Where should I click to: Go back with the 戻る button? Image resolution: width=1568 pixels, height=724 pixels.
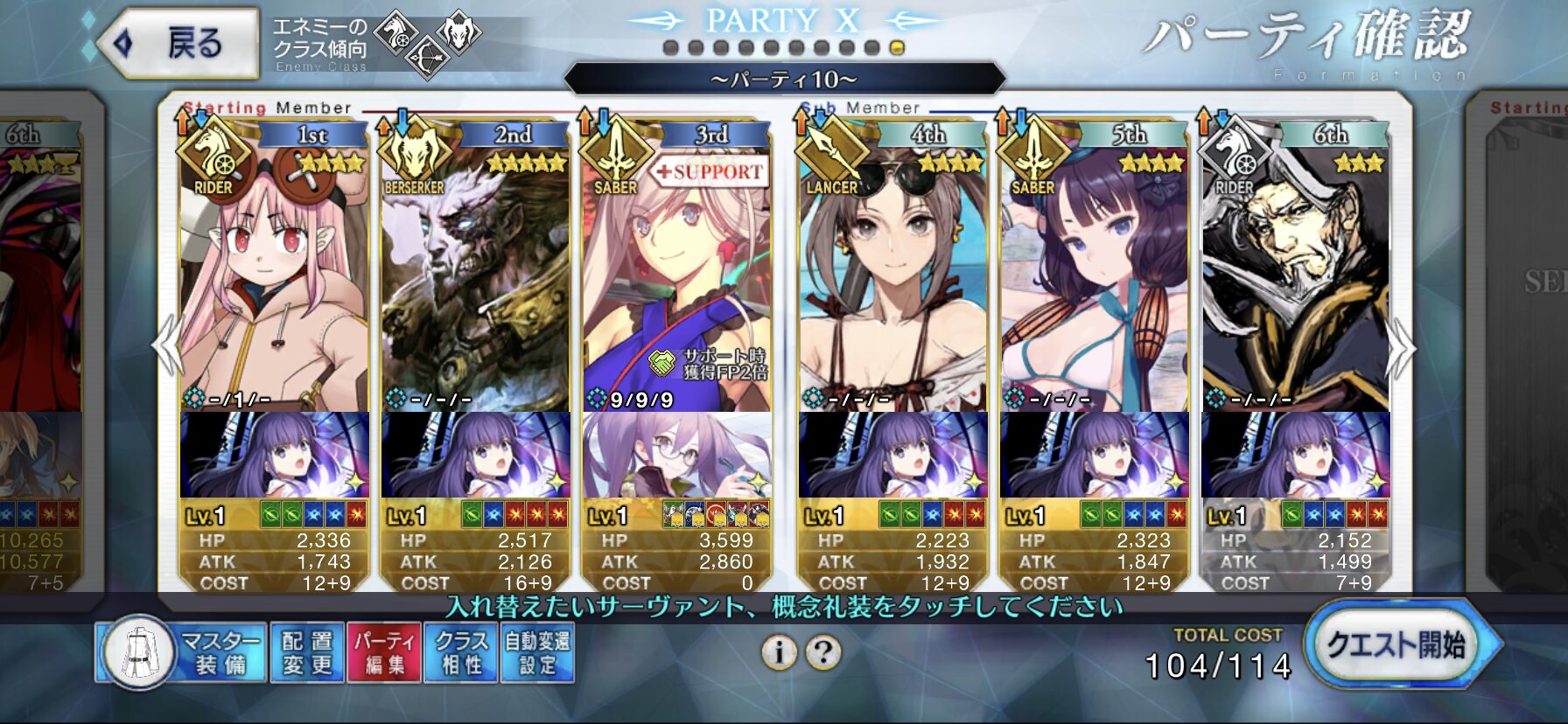coord(180,43)
